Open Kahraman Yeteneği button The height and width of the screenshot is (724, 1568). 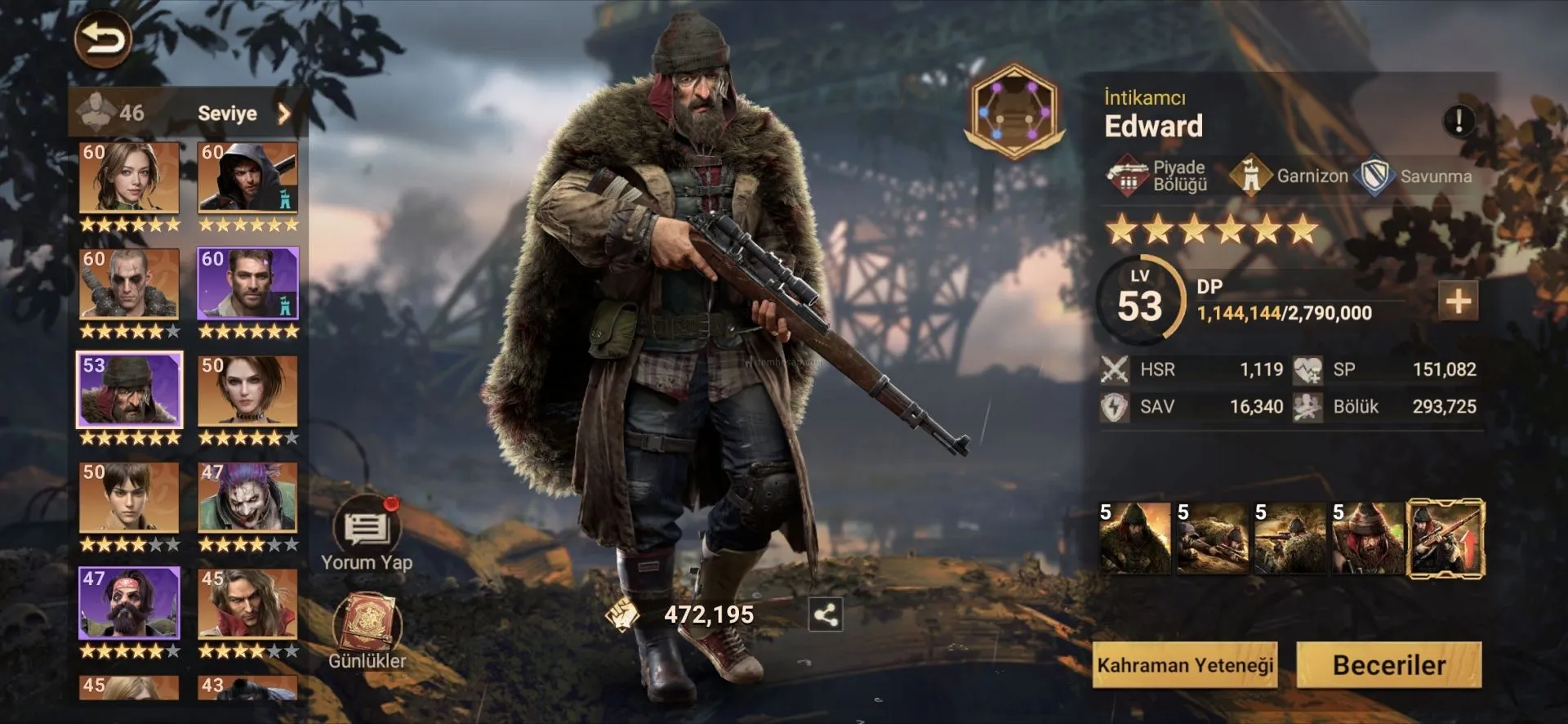tap(1185, 665)
